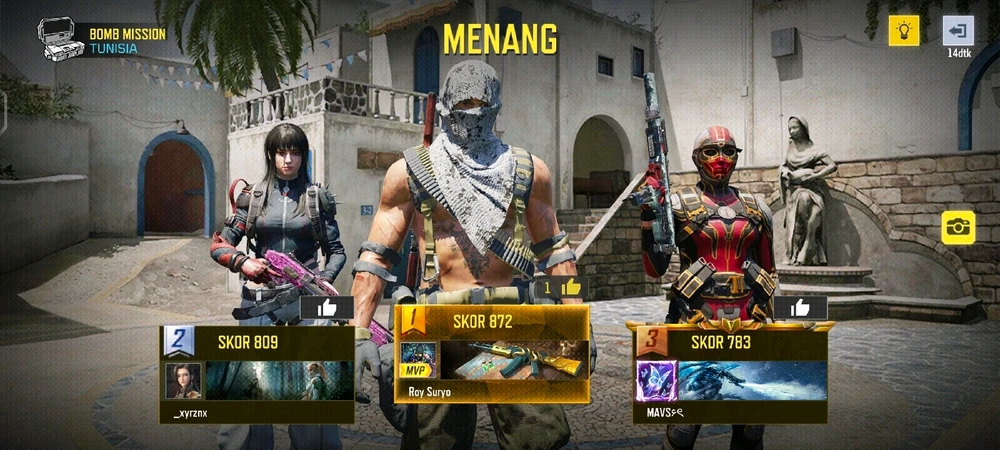Exit via the door arrow button
Image resolution: width=1000 pixels, height=450 pixels.
tap(957, 30)
